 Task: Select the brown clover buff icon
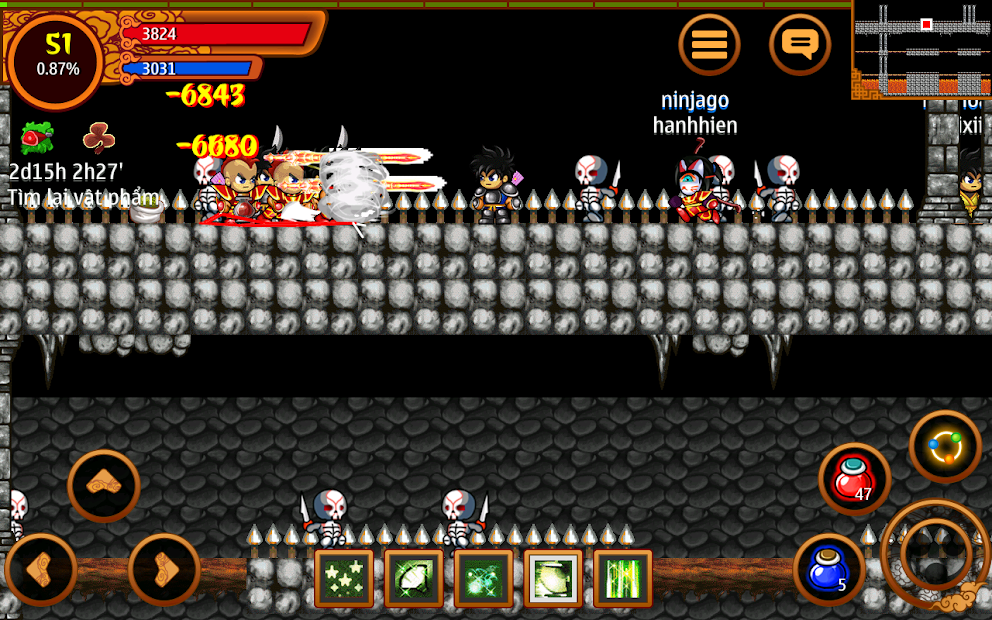click(x=98, y=136)
